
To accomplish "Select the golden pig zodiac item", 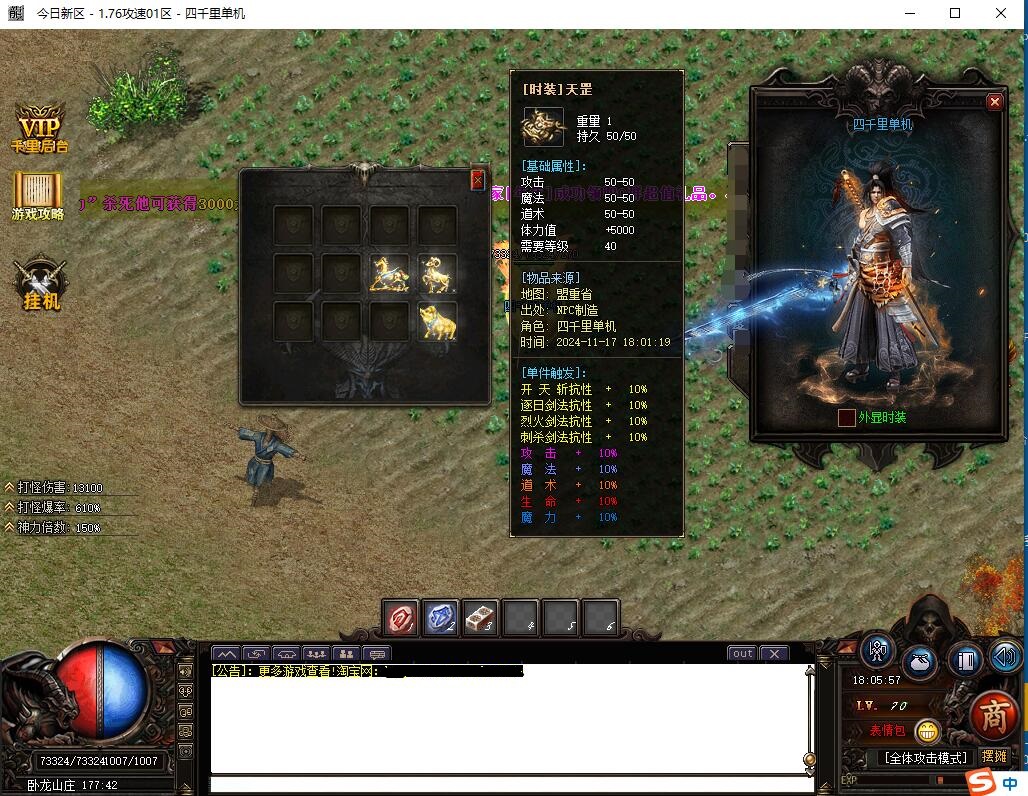I will coord(437,322).
